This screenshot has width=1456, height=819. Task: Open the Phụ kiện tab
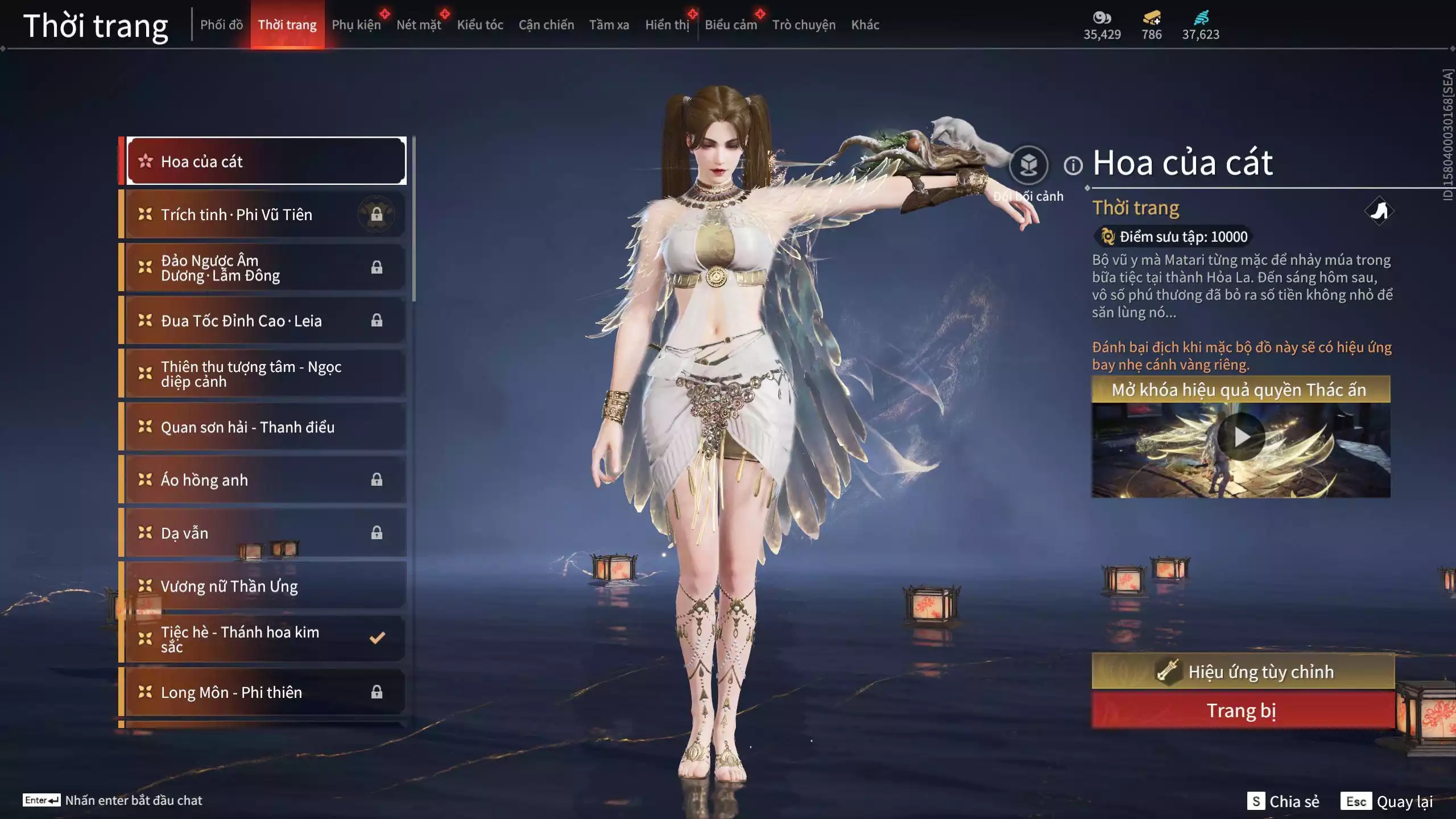[x=356, y=25]
